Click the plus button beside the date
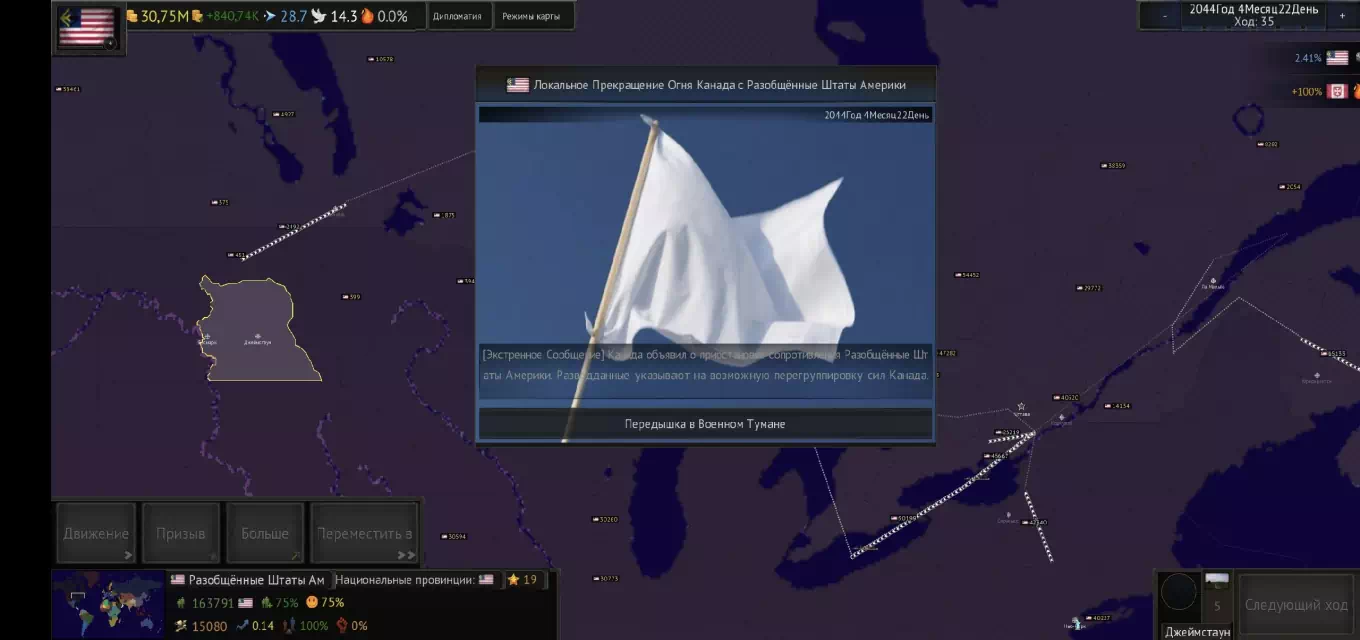 [x=1342, y=16]
